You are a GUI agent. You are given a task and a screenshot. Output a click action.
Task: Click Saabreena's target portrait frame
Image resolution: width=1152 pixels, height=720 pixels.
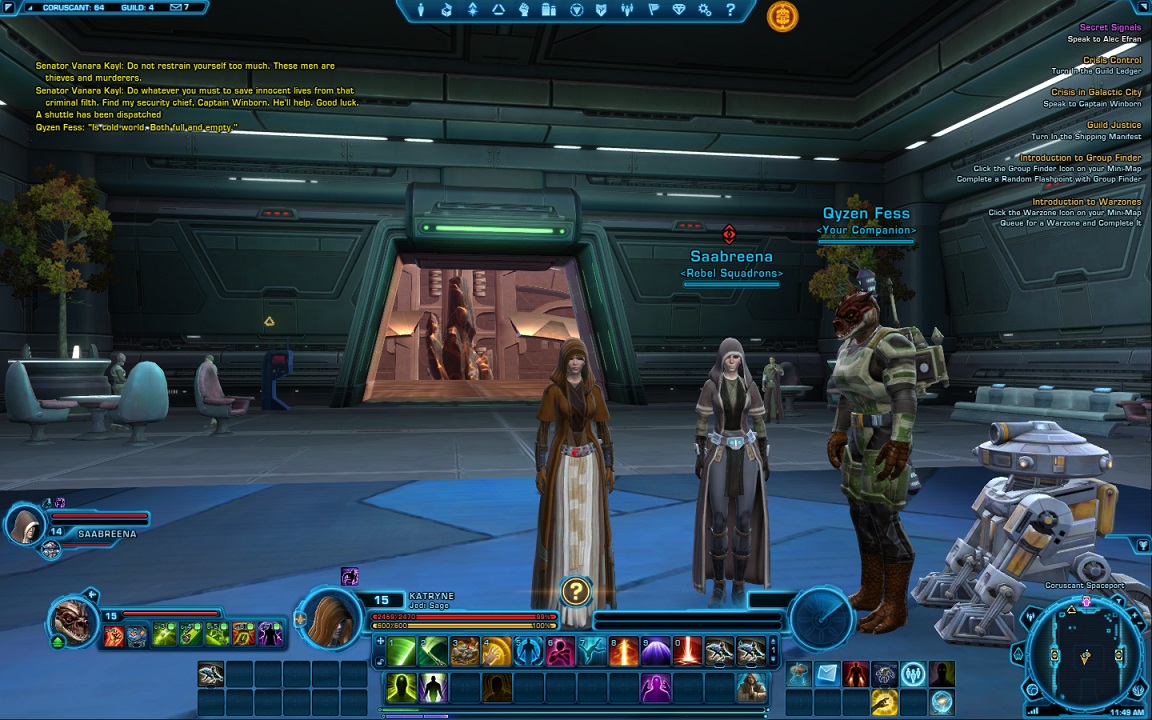tap(27, 524)
